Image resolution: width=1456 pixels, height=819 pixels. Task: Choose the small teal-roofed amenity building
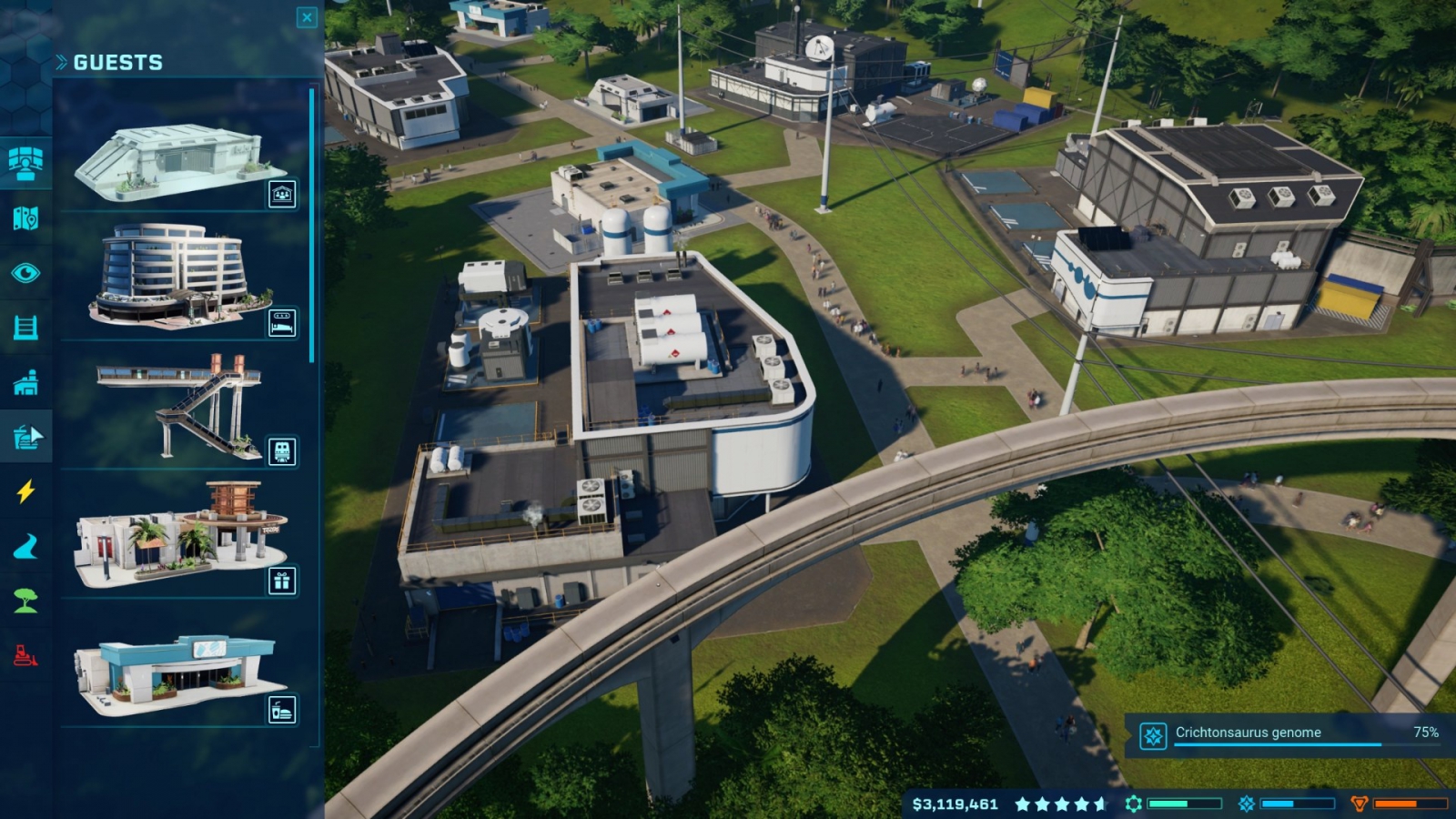click(180, 672)
